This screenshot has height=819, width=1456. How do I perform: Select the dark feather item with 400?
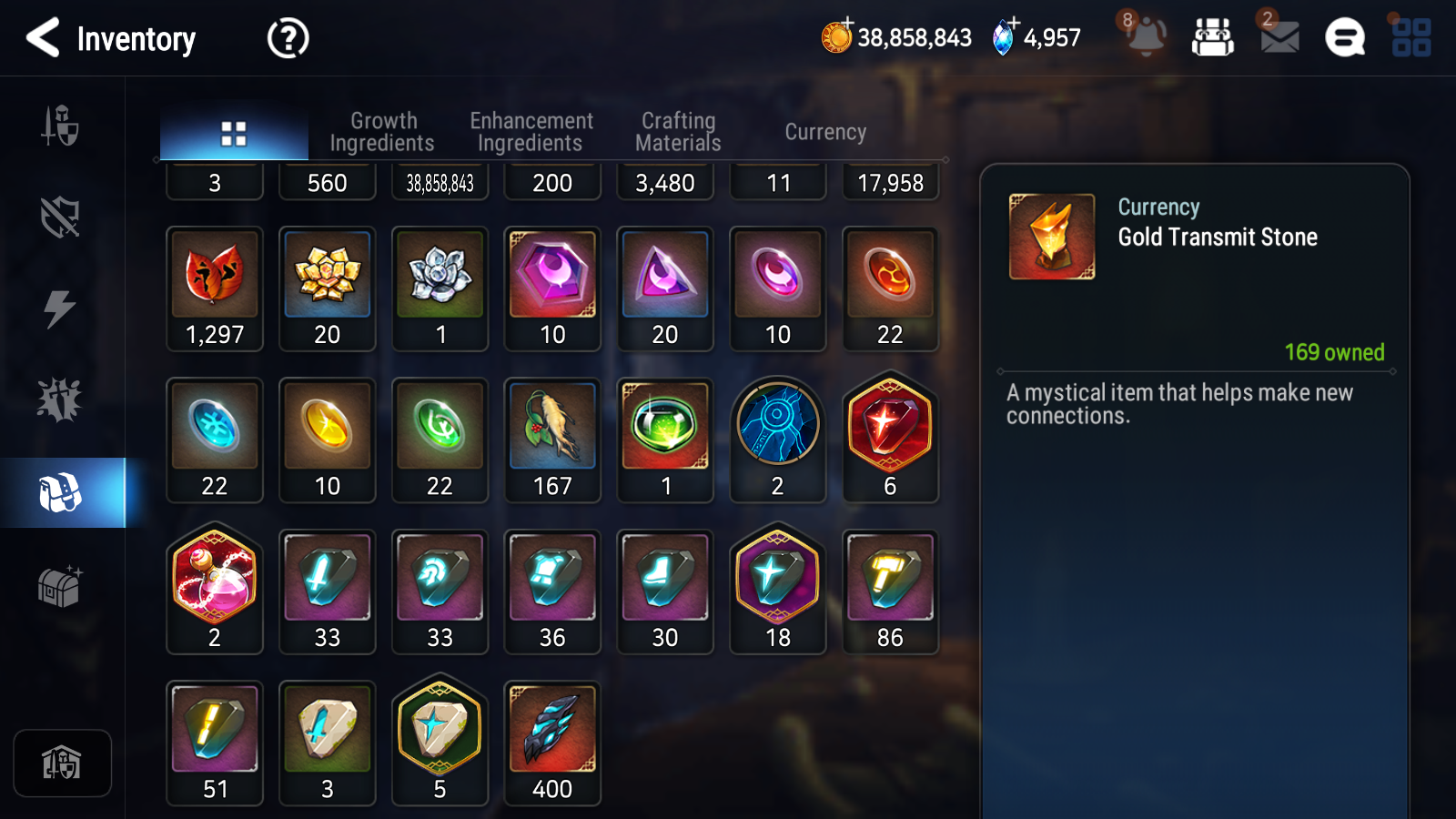pyautogui.click(x=552, y=742)
